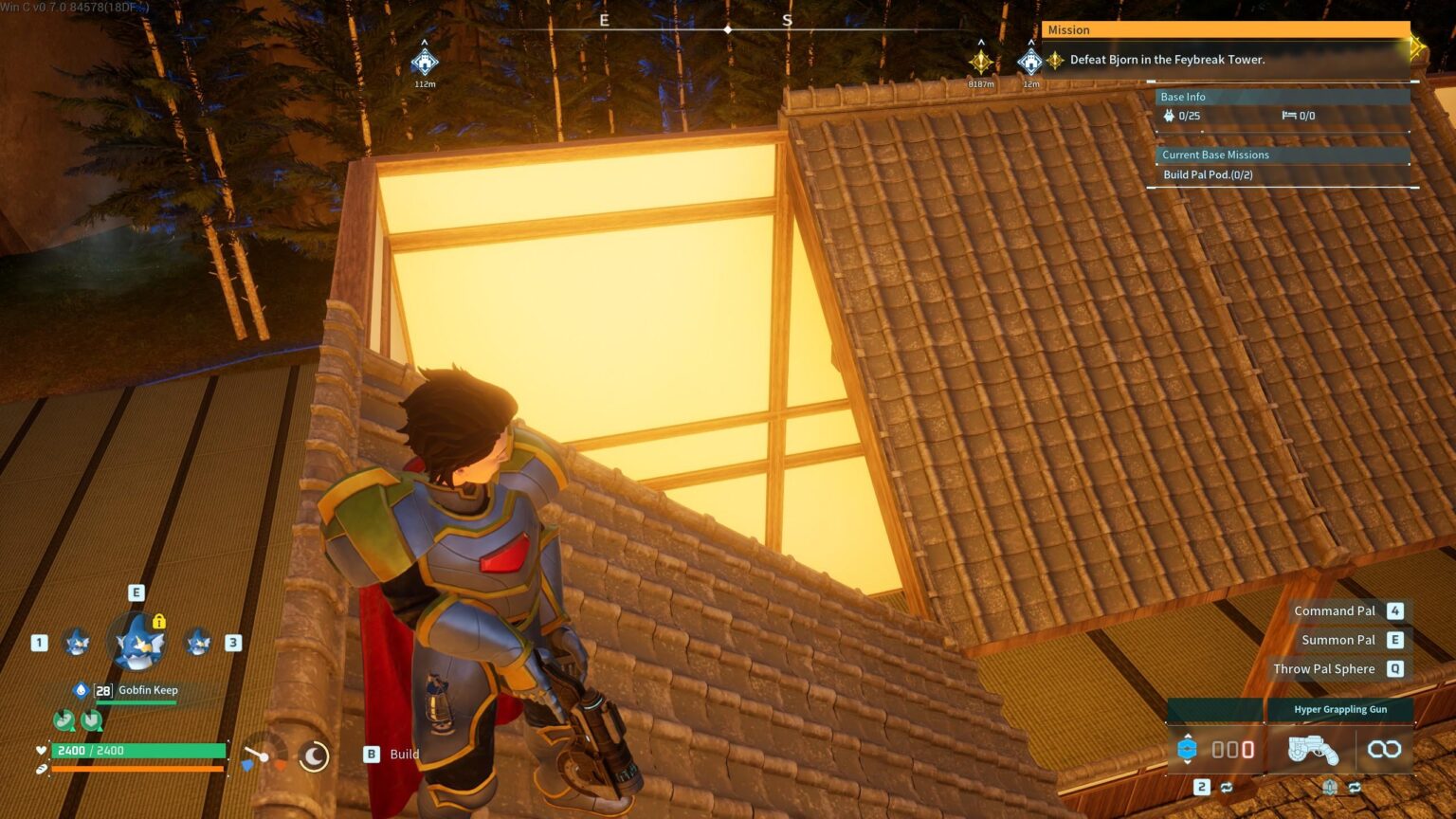This screenshot has height=819, width=1456.
Task: Click the Summon Pal action
Action: coord(1338,639)
